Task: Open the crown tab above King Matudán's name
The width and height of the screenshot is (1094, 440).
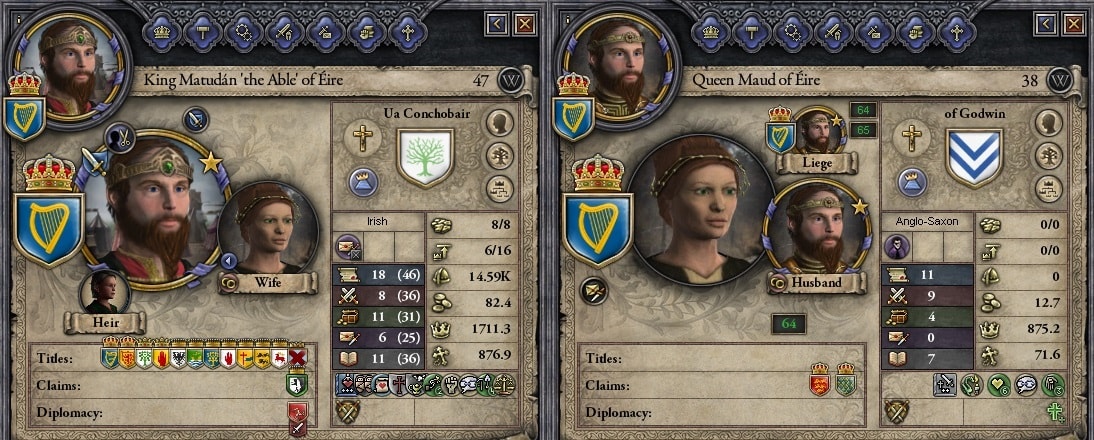Action: click(x=162, y=31)
